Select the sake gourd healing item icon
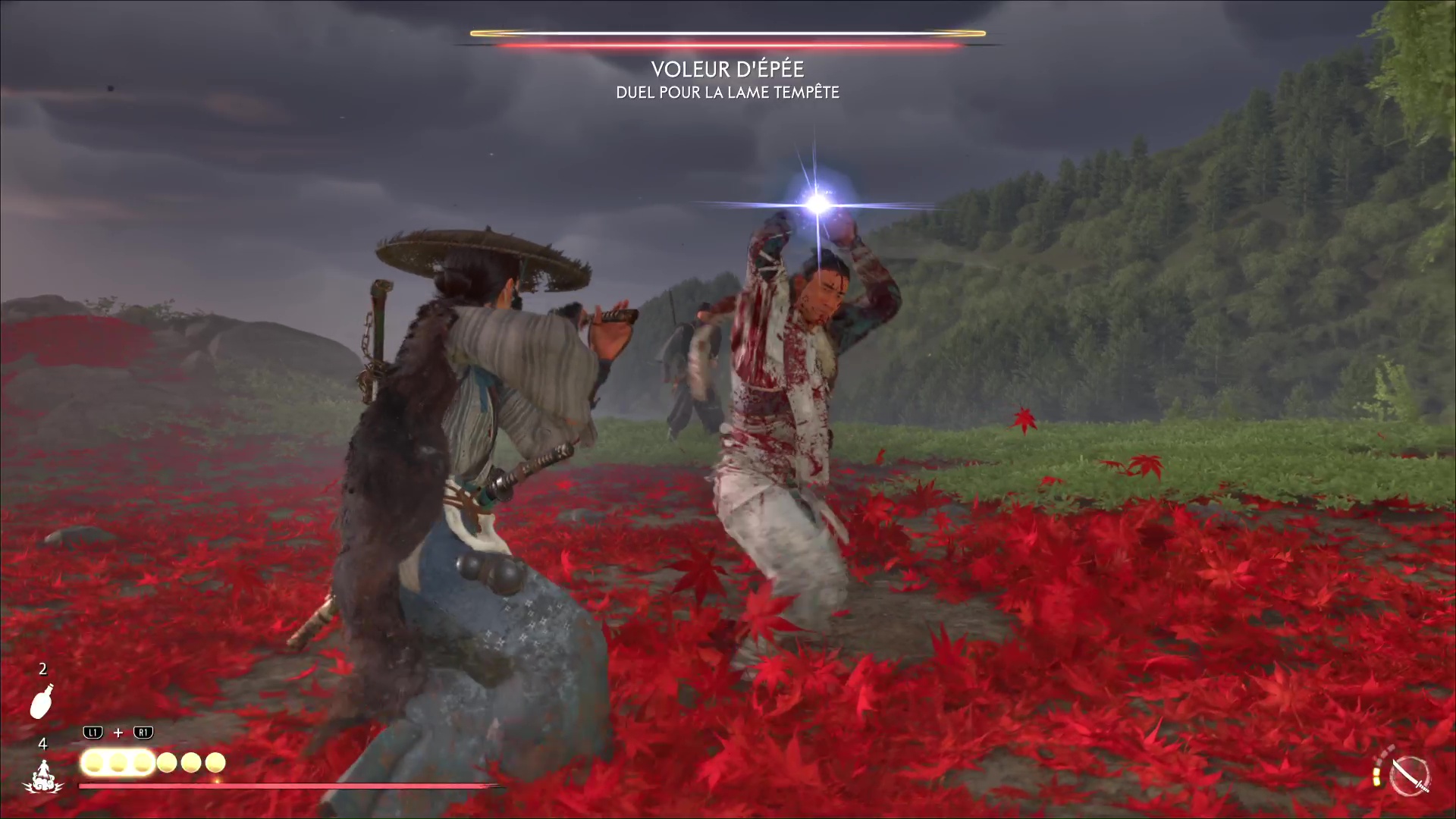The height and width of the screenshot is (819, 1456). (42, 701)
